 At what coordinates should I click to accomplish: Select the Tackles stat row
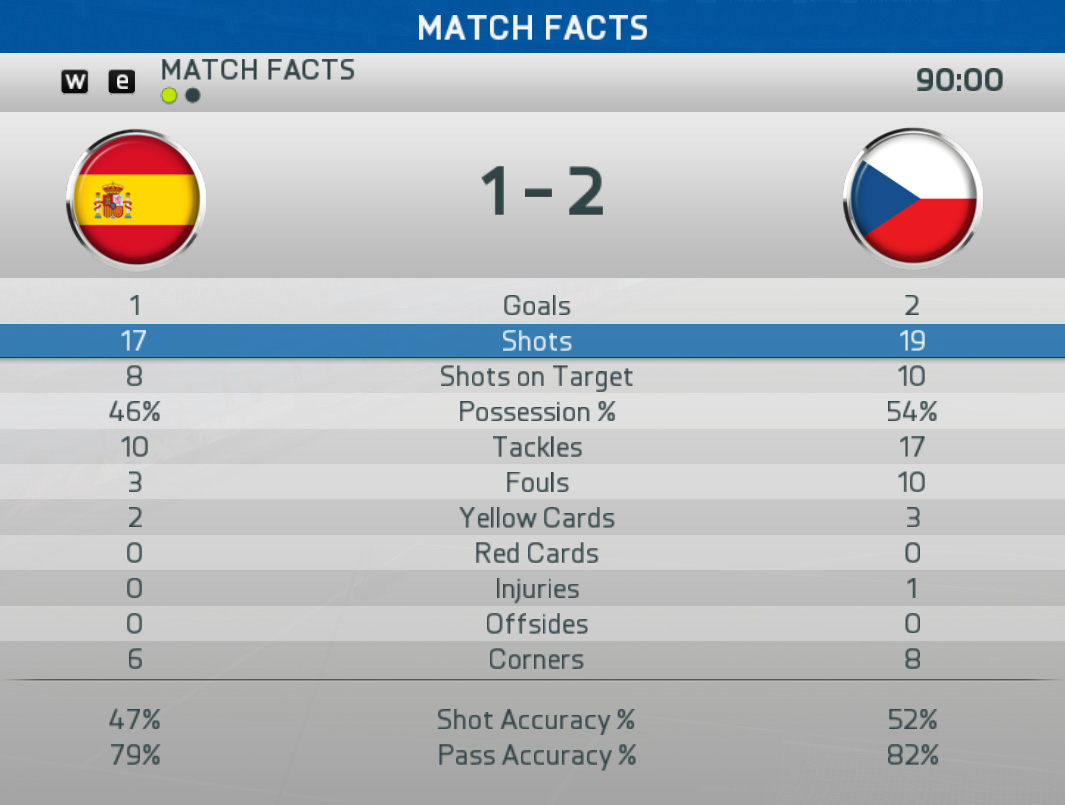coord(536,447)
